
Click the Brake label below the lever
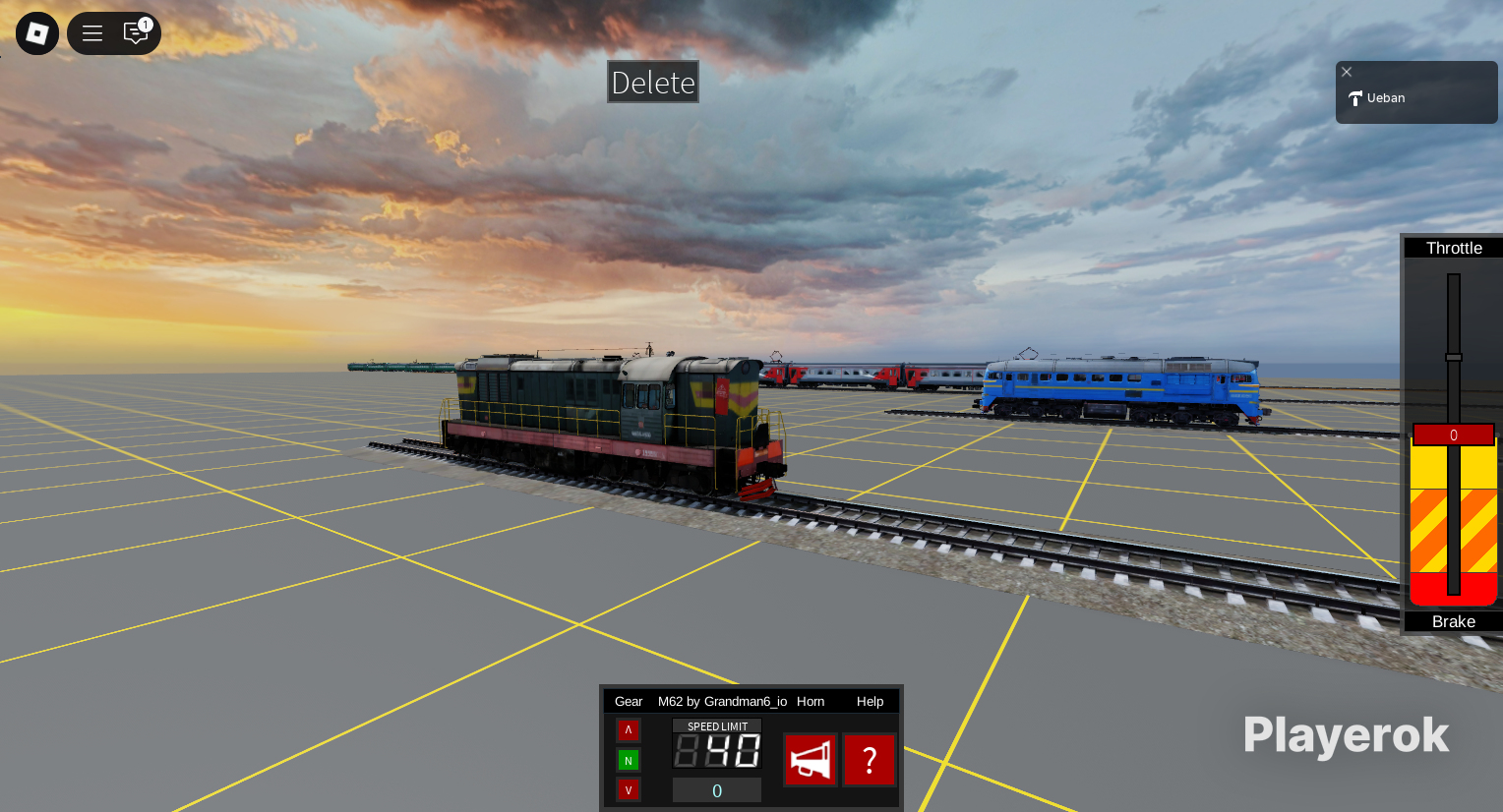tap(1453, 621)
